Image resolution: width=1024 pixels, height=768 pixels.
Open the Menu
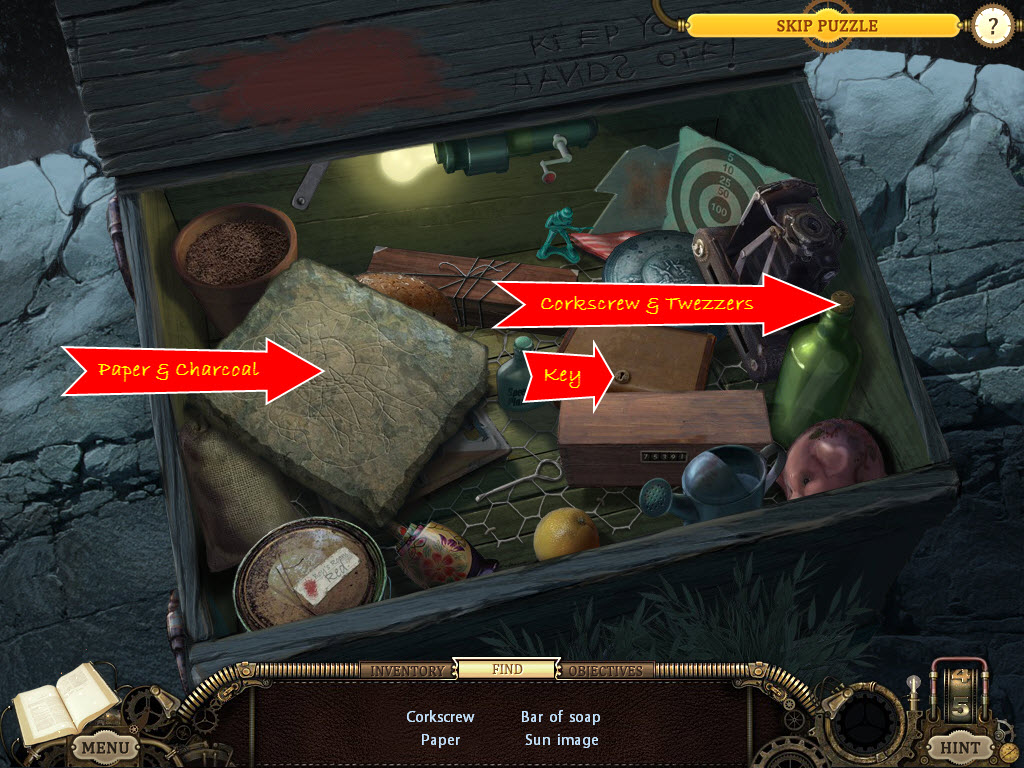click(104, 746)
